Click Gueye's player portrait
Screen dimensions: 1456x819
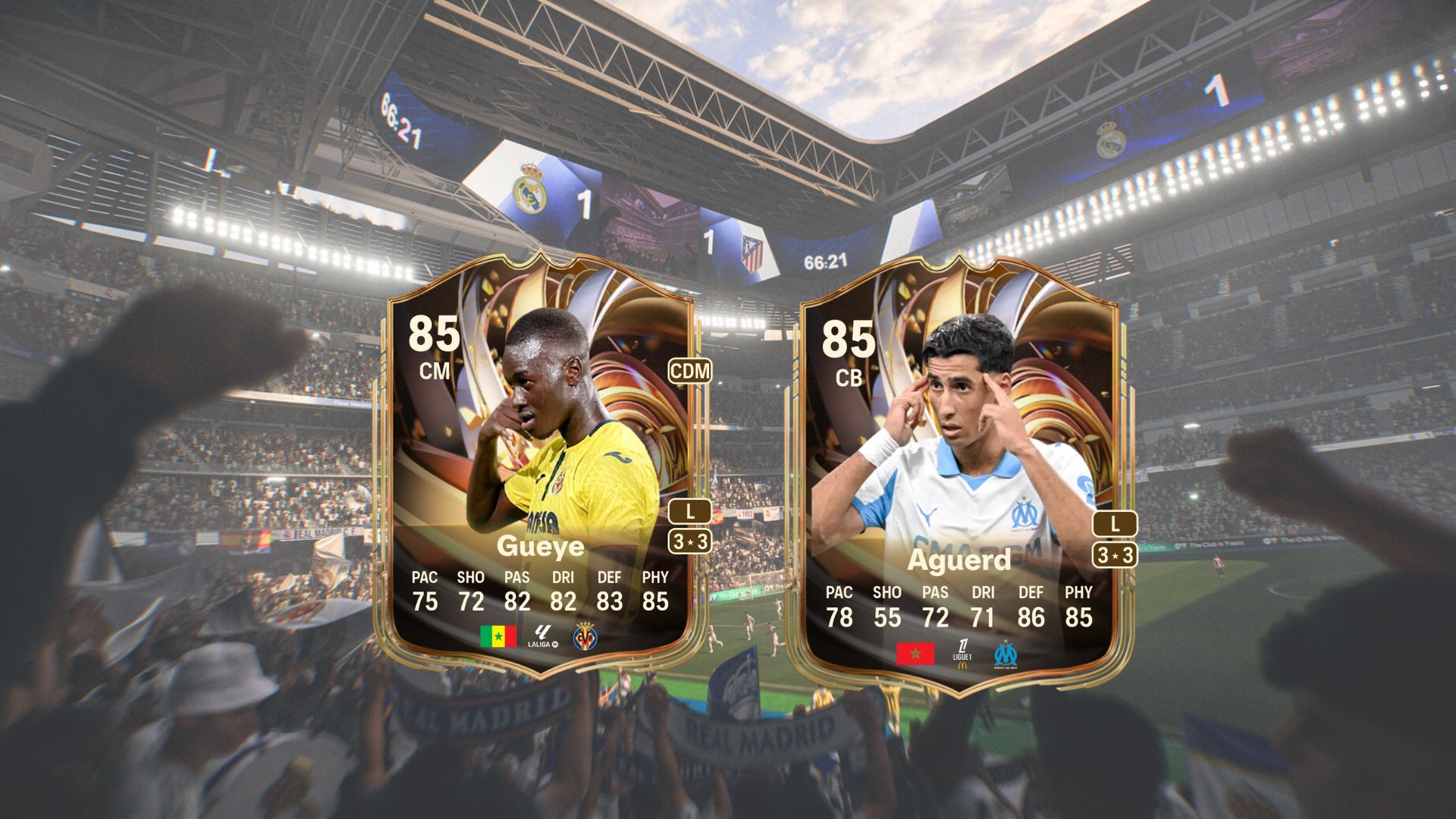554,425
